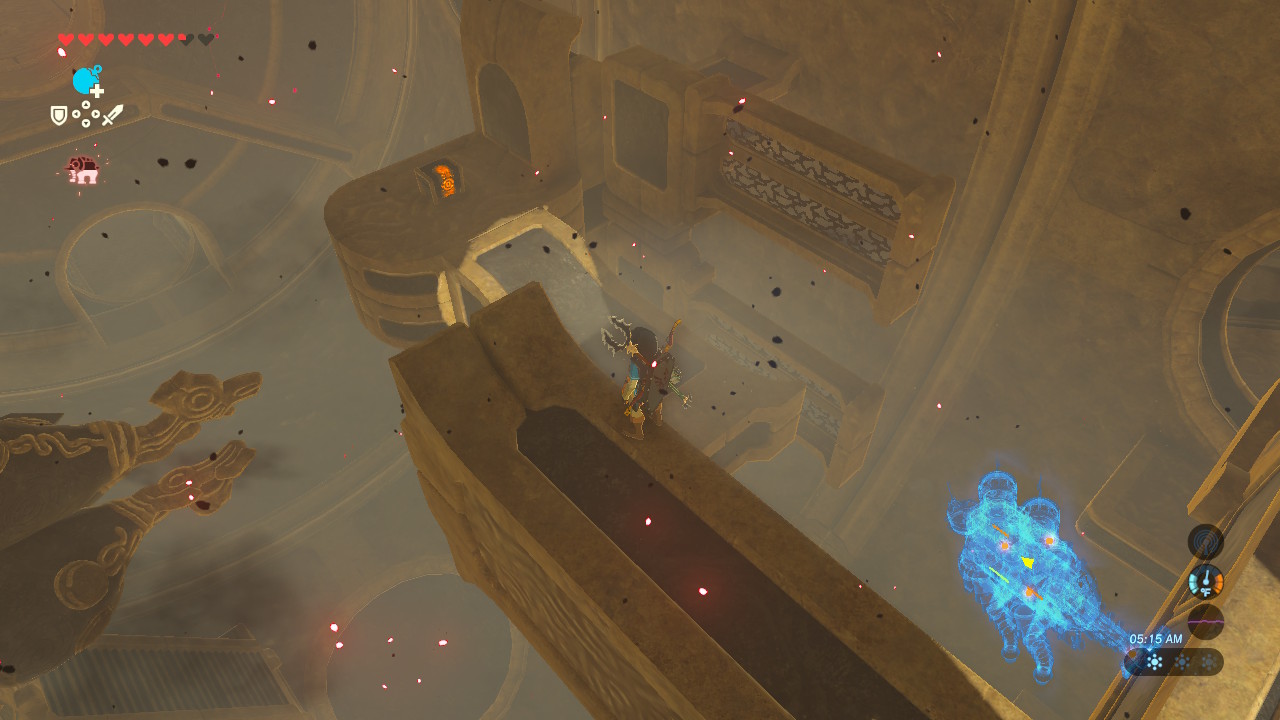The width and height of the screenshot is (1280, 720).
Task: Expand the D-pad weapon selector
Action: point(86,113)
